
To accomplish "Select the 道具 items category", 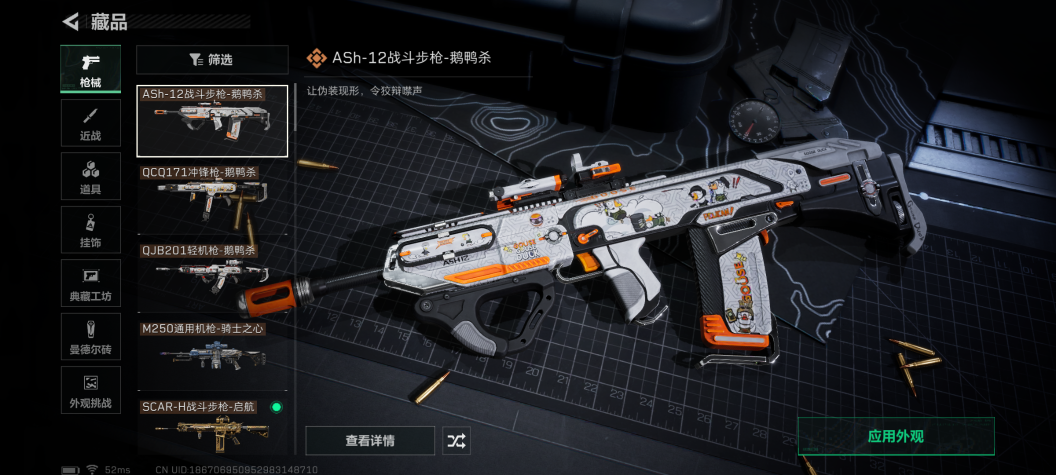I will [90, 176].
